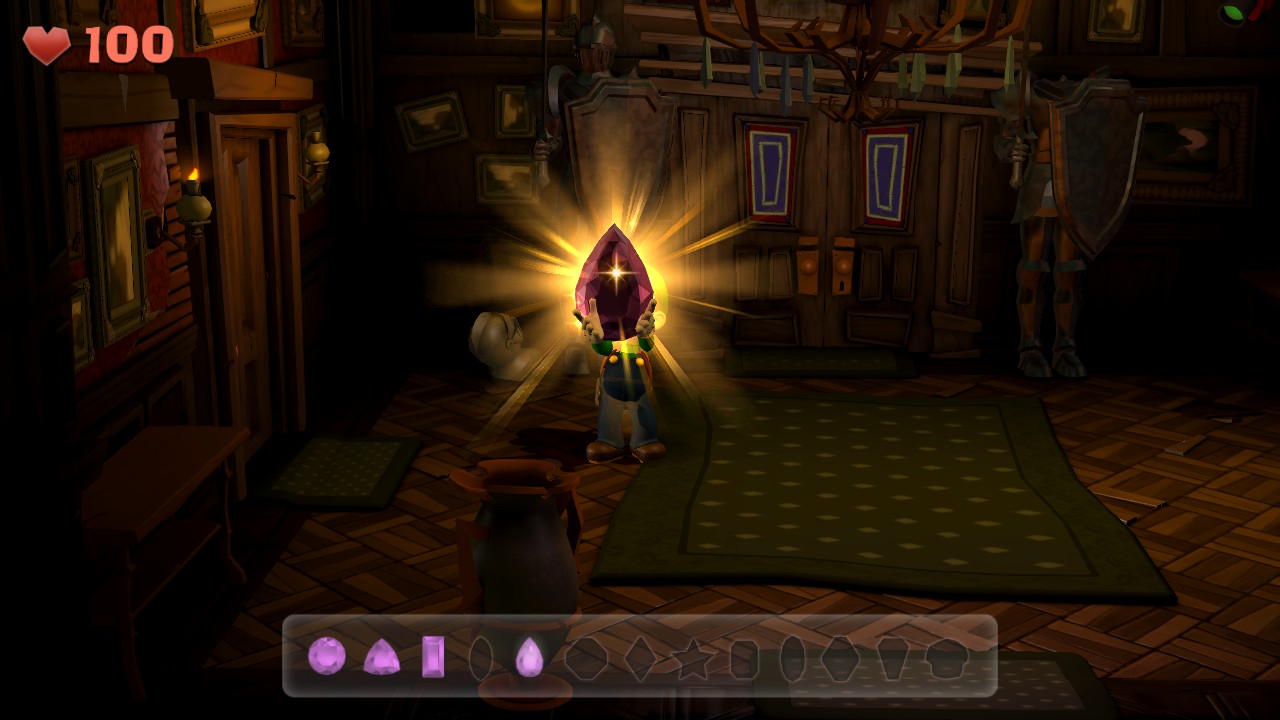
Task: Select the triangular gem icon in the tracker
Action: 384,657
